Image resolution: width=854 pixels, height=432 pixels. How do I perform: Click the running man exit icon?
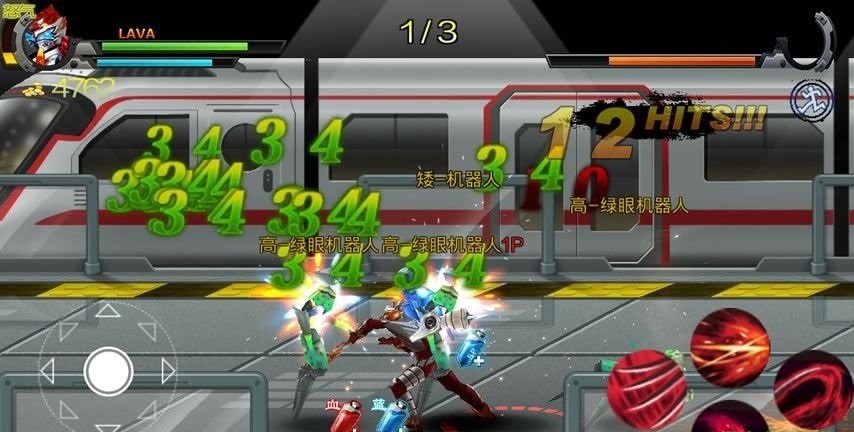806,98
